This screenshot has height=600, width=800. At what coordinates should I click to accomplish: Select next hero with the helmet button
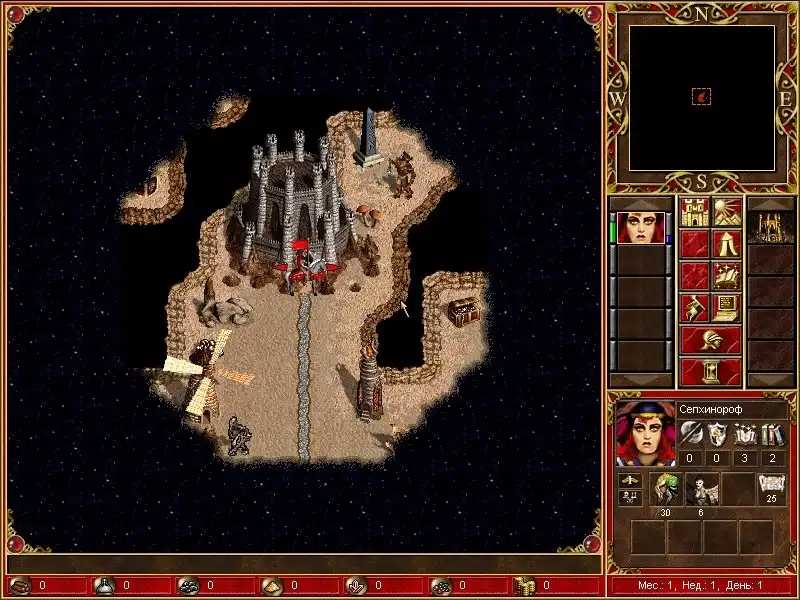[711, 340]
